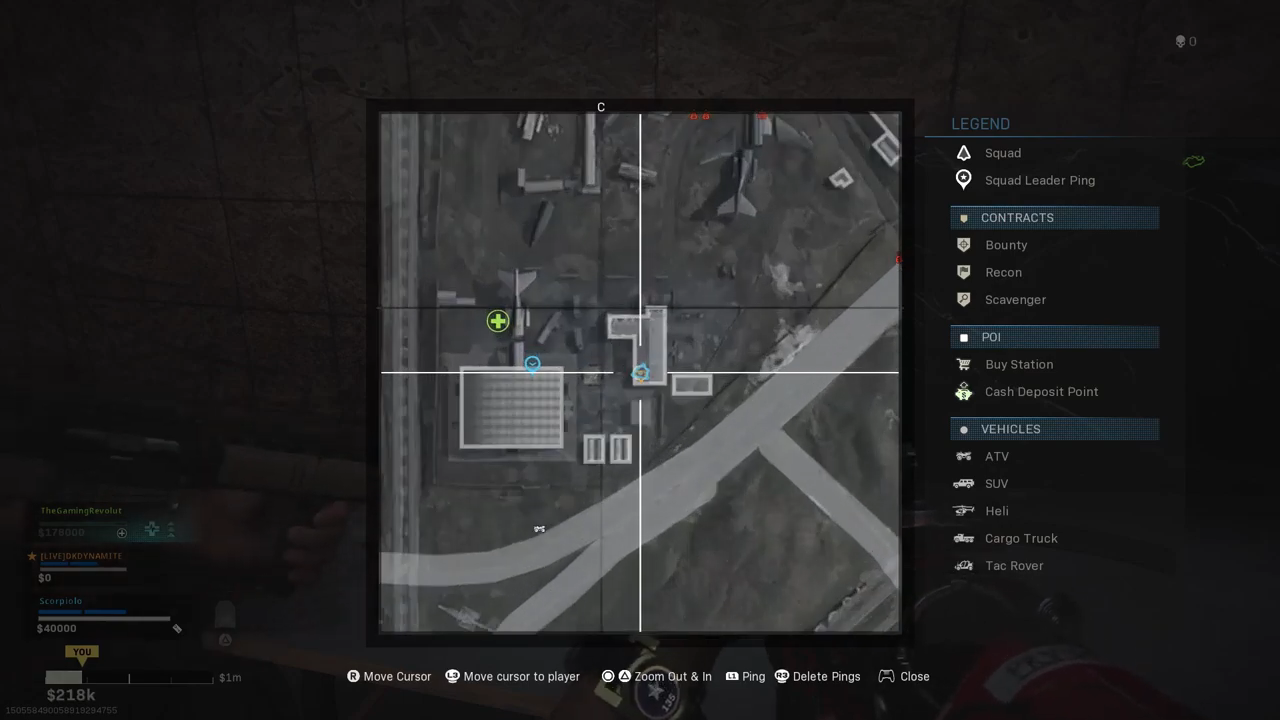Image resolution: width=1280 pixels, height=720 pixels.
Task: Select the Tac Rover legend entry
Action: point(1013,565)
